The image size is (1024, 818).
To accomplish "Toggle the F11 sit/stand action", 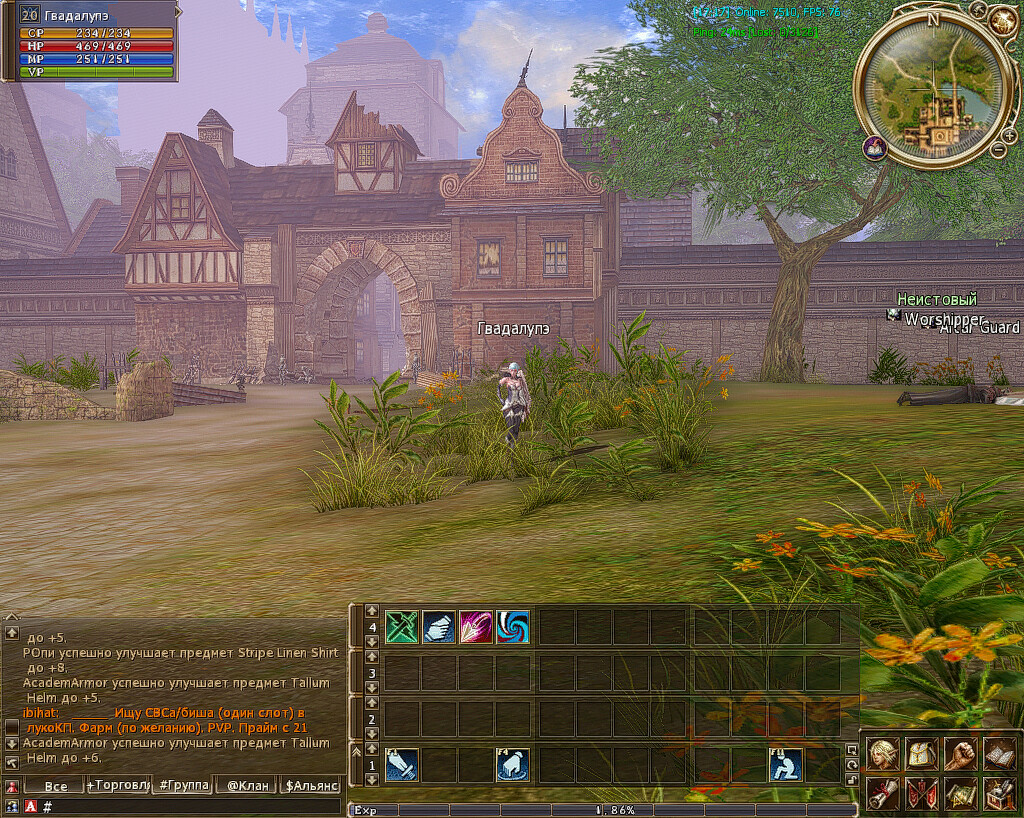I will [785, 765].
